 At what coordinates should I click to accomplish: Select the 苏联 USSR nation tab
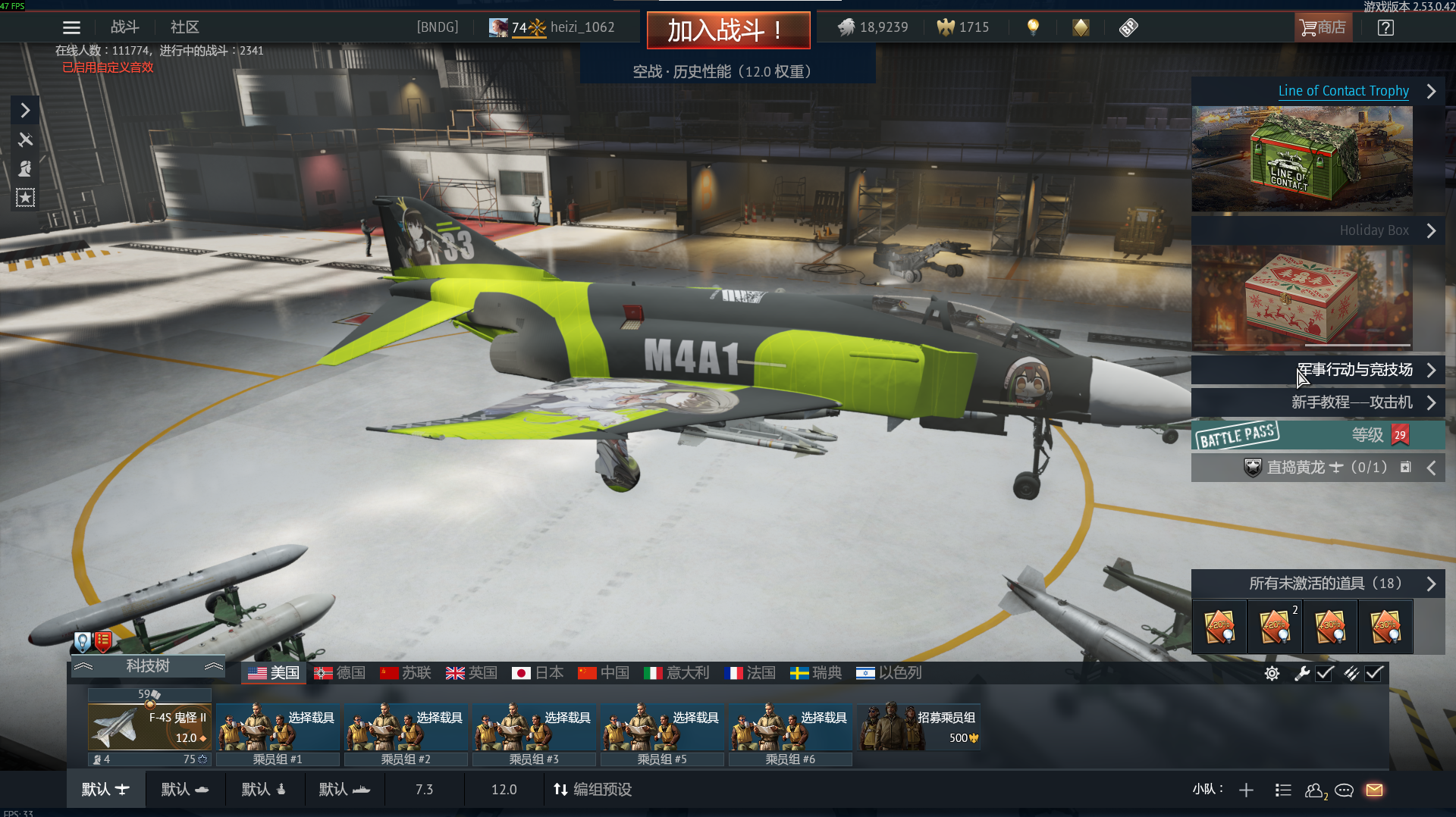click(x=406, y=673)
